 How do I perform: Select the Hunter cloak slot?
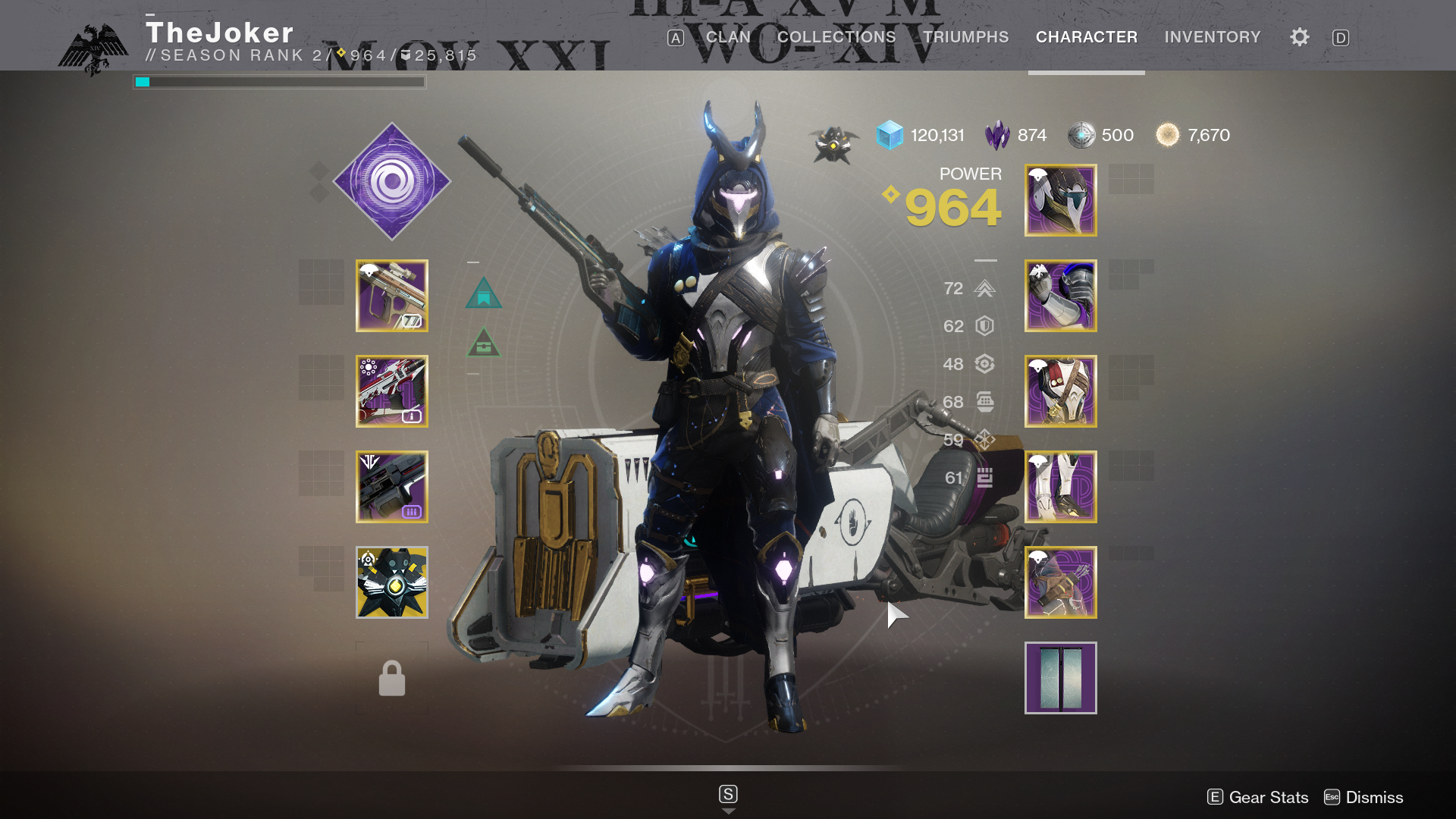1060,582
